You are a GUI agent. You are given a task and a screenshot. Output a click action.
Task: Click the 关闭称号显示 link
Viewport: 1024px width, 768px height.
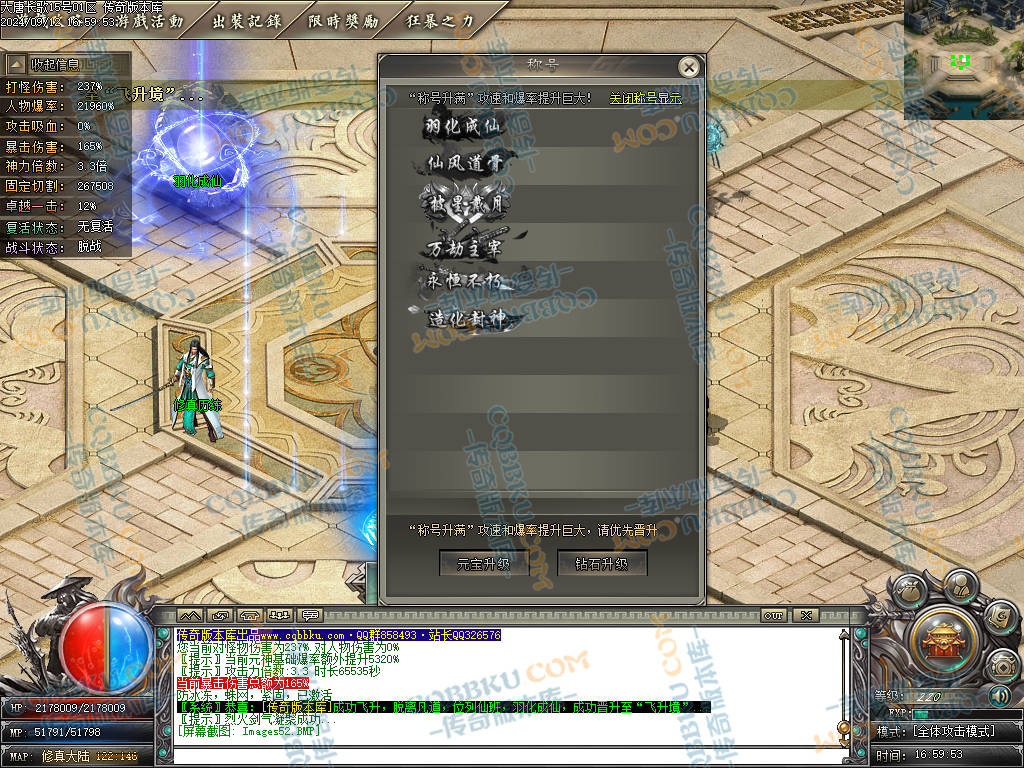pyautogui.click(x=645, y=98)
